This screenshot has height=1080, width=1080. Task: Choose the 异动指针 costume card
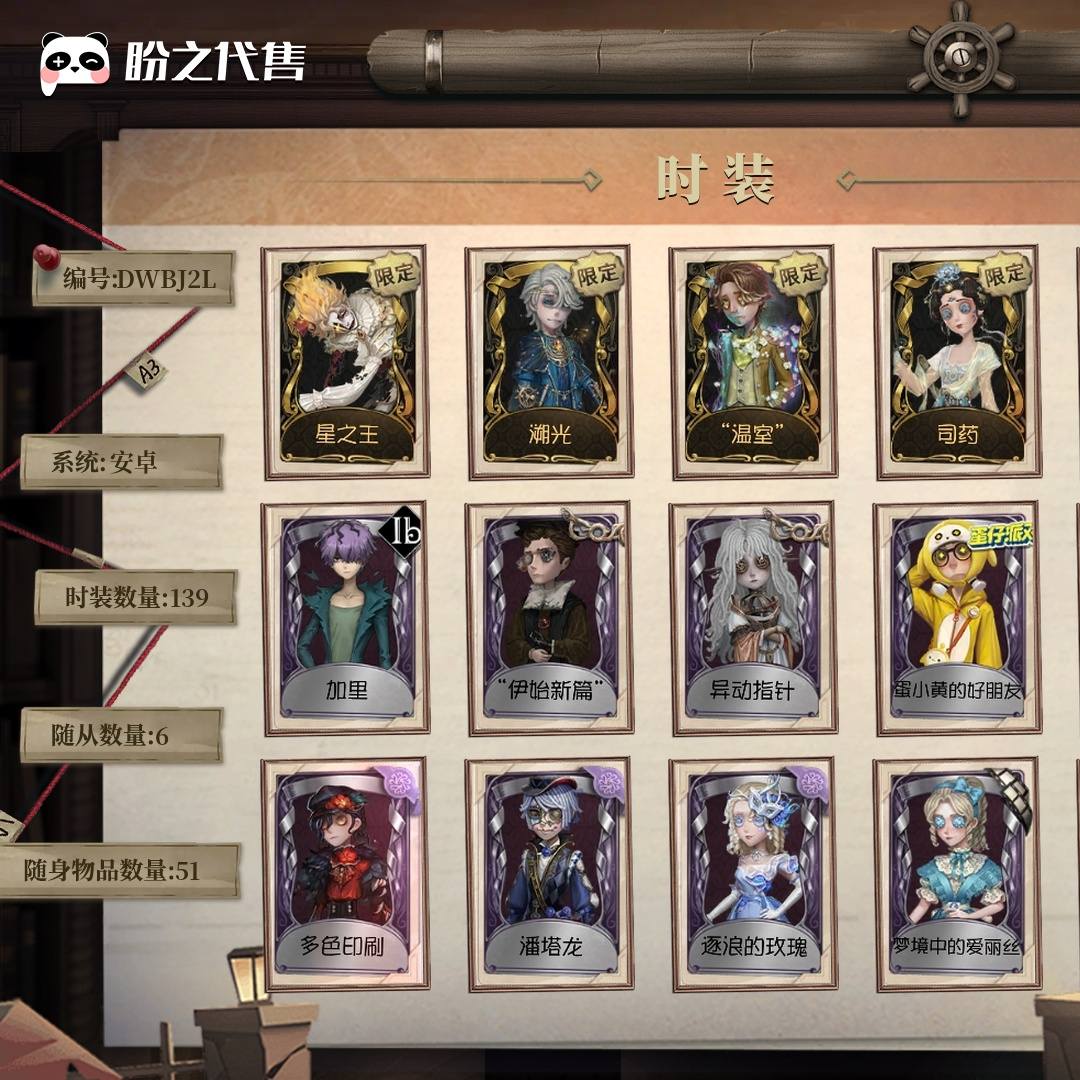coord(753,618)
